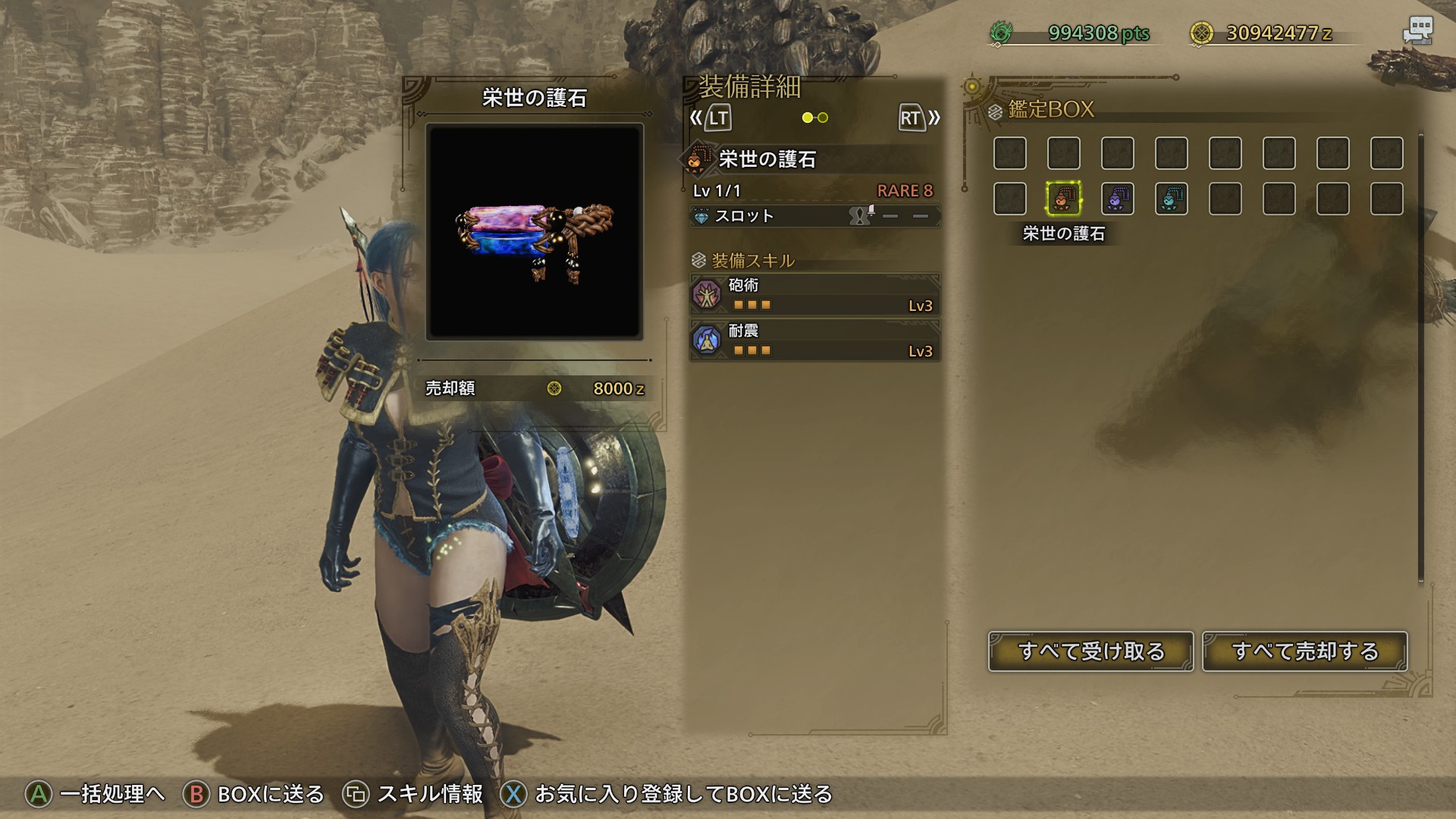Open the 砲術 skill row
The image size is (1456, 819).
(x=814, y=295)
